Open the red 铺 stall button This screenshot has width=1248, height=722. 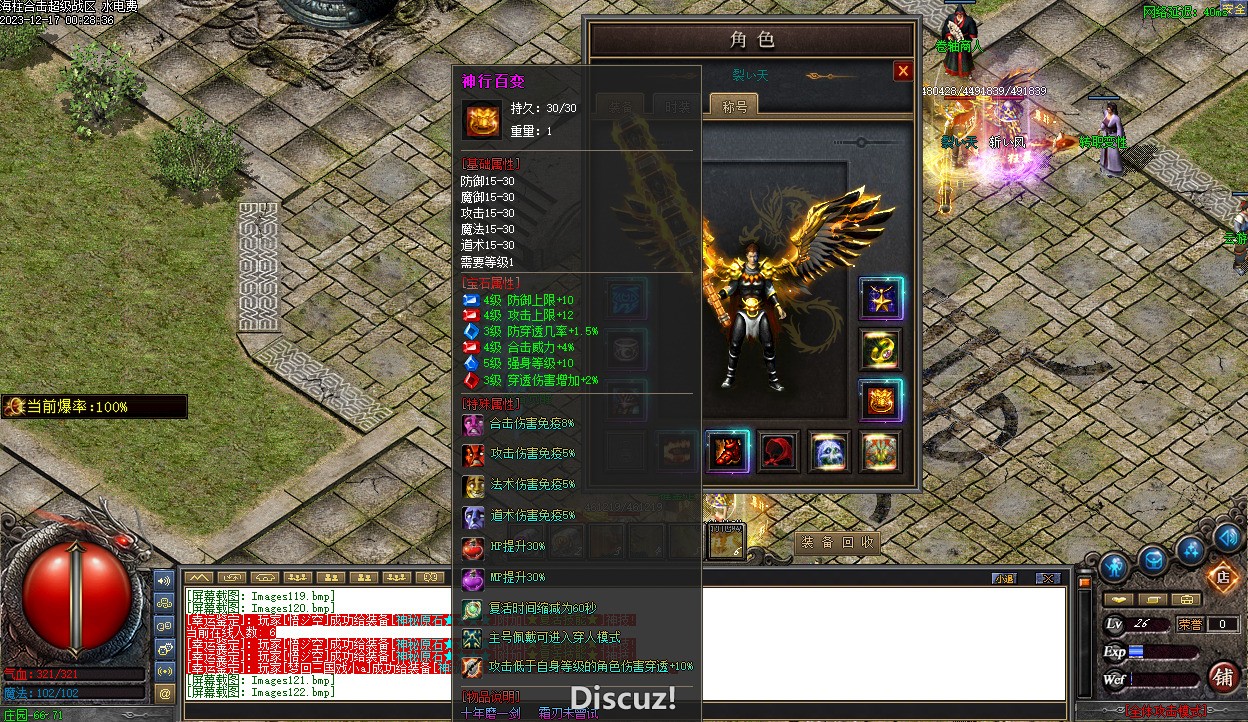click(1223, 677)
